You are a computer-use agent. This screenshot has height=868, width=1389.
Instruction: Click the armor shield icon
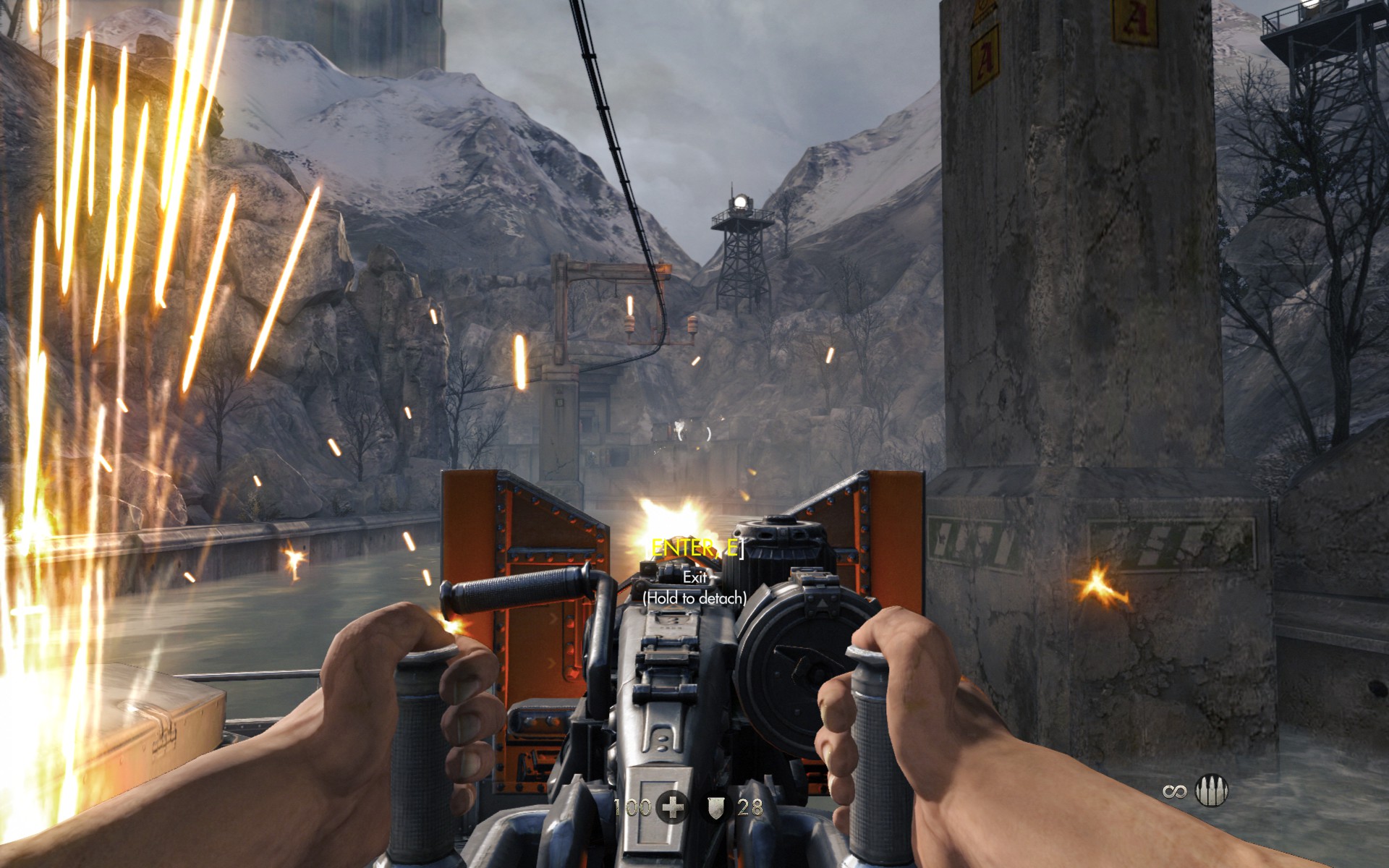coord(716,808)
